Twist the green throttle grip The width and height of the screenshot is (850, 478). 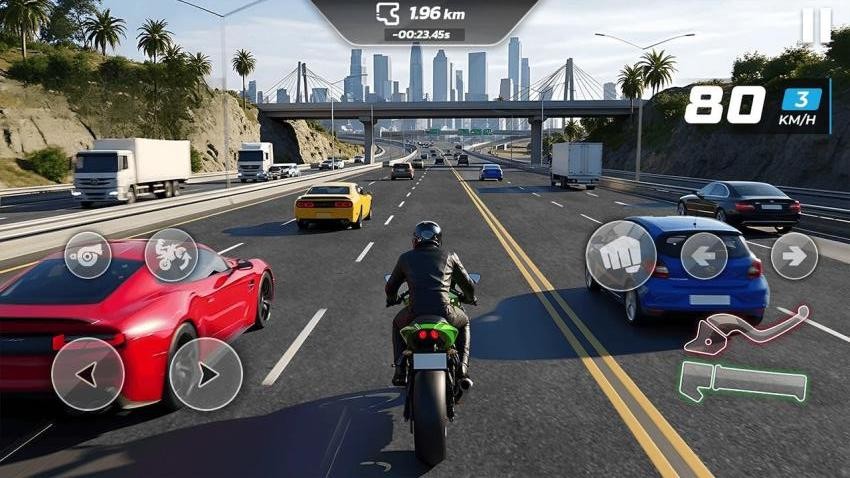tap(743, 381)
